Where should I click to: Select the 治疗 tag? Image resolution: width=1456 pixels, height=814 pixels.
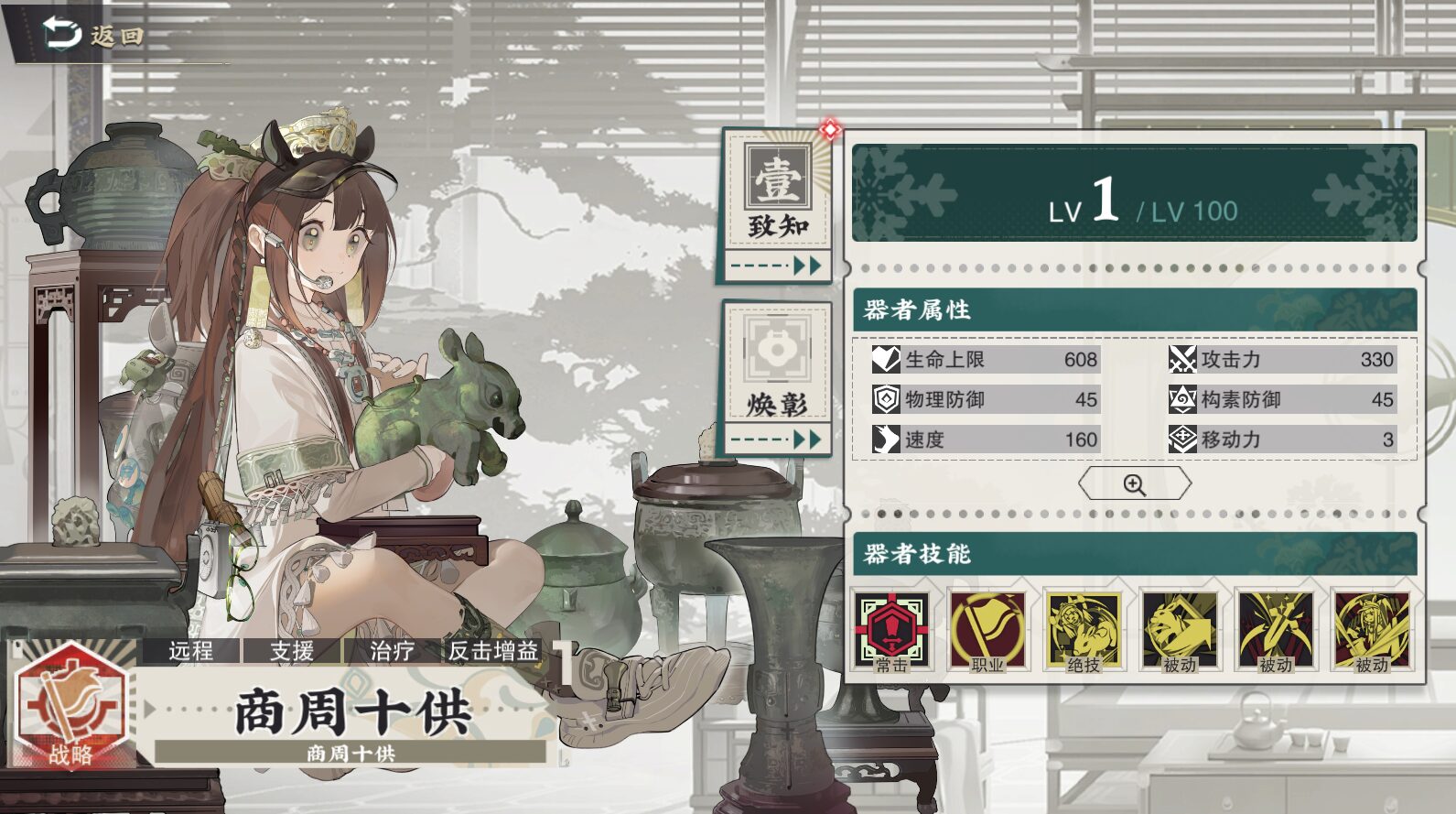tap(392, 651)
